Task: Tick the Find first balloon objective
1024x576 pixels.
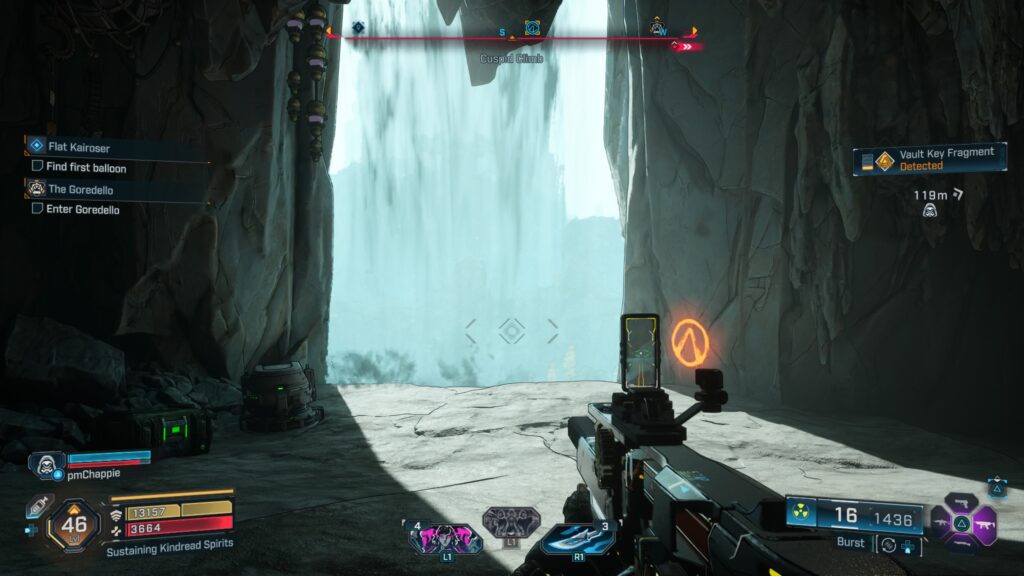Action: [x=37, y=167]
